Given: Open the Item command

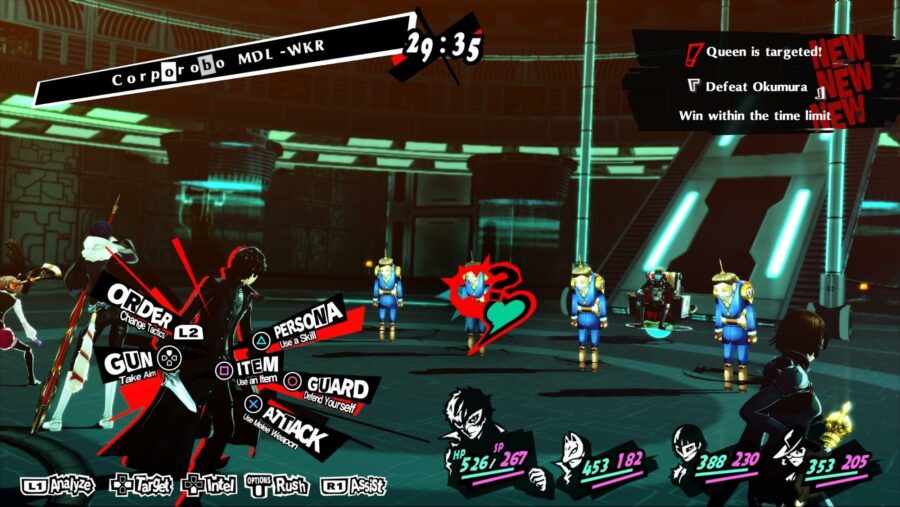Looking at the screenshot, I should tap(257, 370).
